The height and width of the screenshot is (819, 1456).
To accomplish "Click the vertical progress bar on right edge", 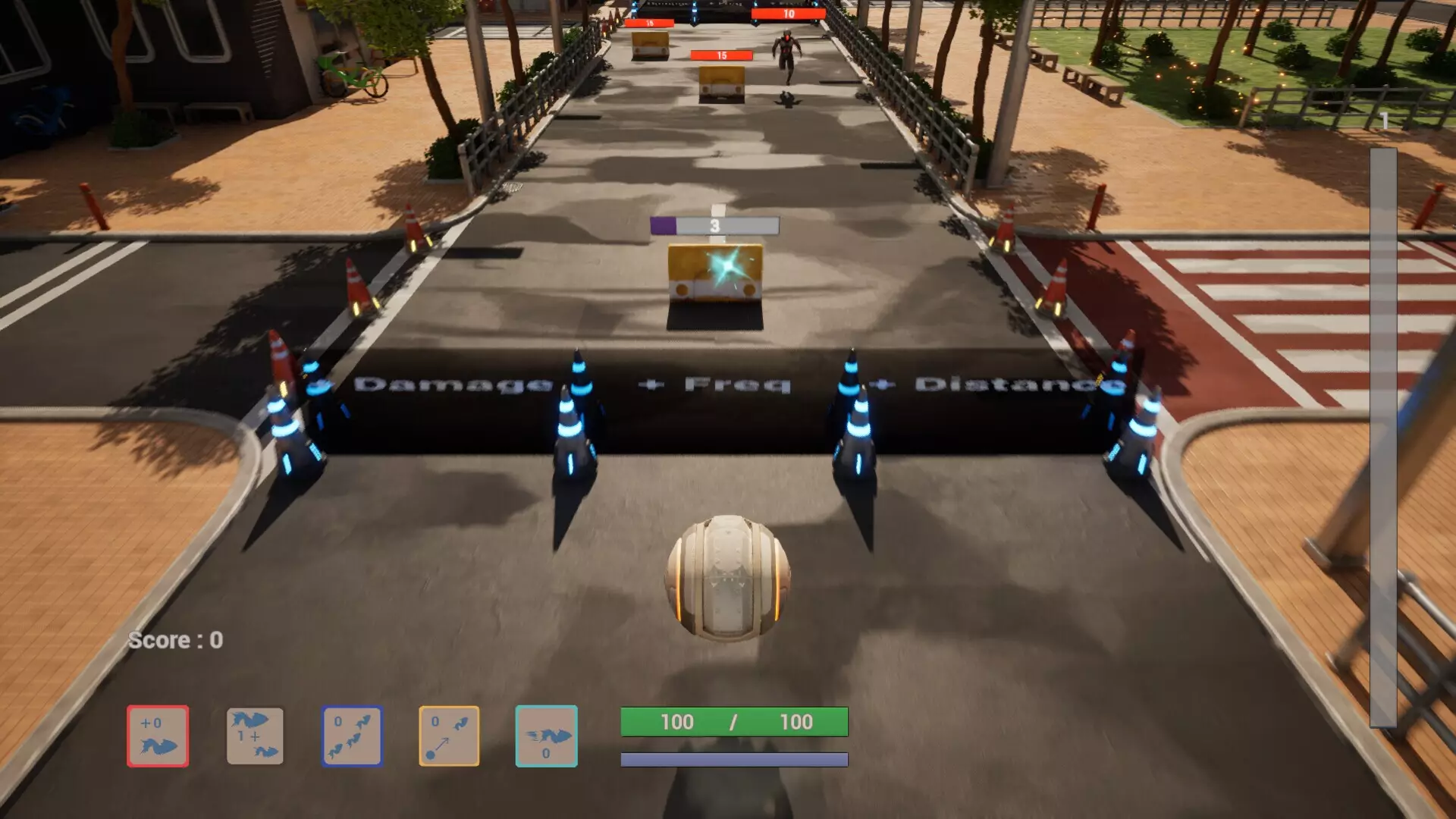I will [x=1388, y=425].
